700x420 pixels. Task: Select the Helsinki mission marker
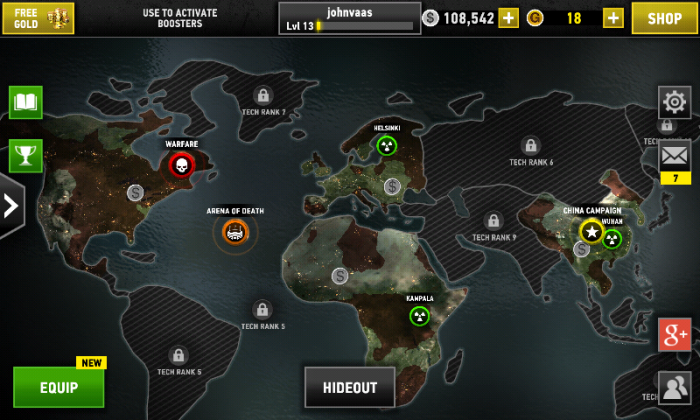click(386, 146)
